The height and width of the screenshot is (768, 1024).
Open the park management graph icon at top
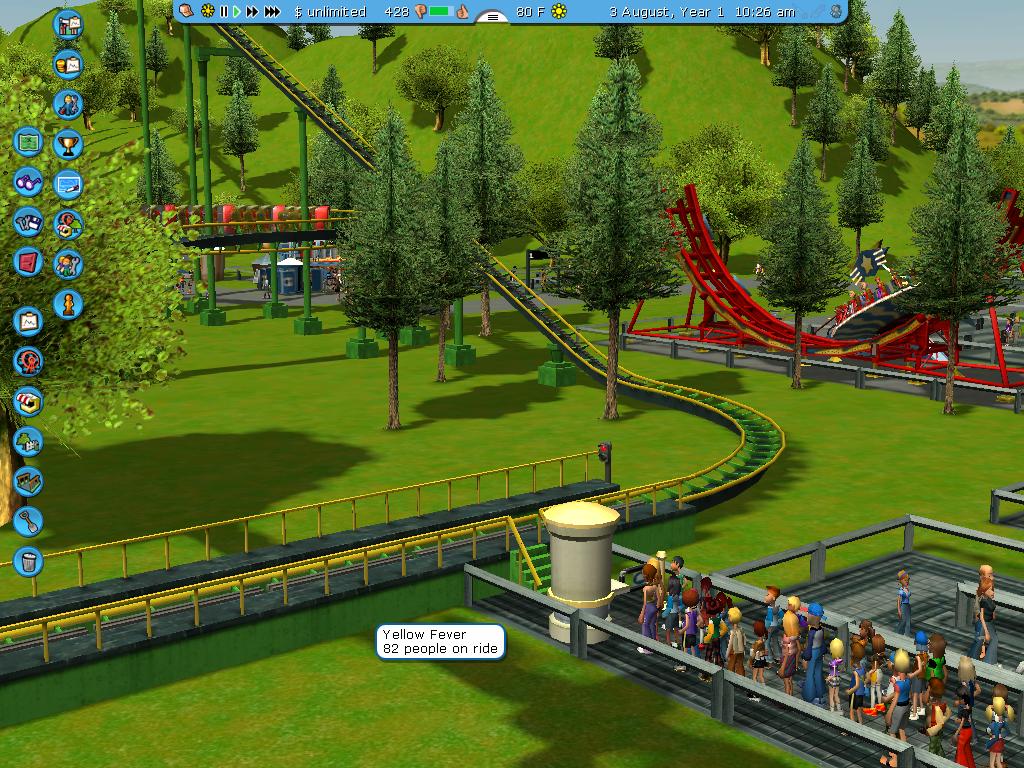tap(68, 24)
